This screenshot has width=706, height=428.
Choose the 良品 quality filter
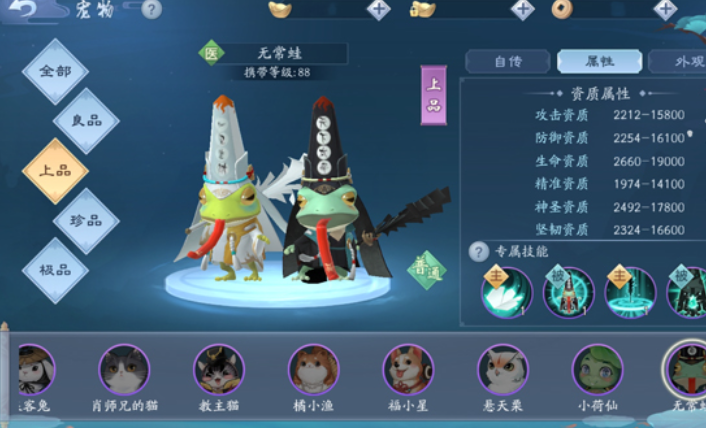[x=86, y=121]
